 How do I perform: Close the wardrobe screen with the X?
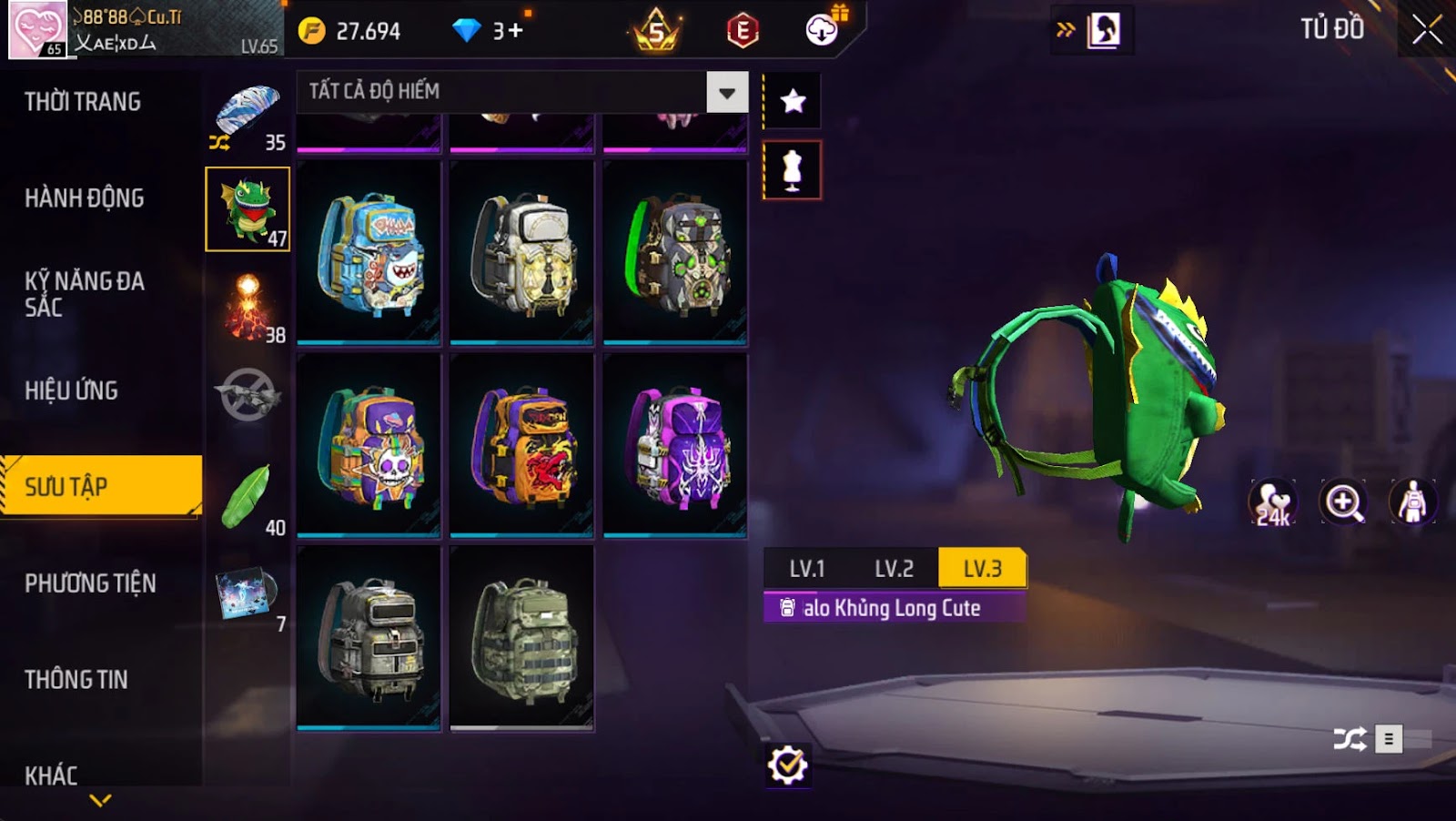(x=1426, y=30)
